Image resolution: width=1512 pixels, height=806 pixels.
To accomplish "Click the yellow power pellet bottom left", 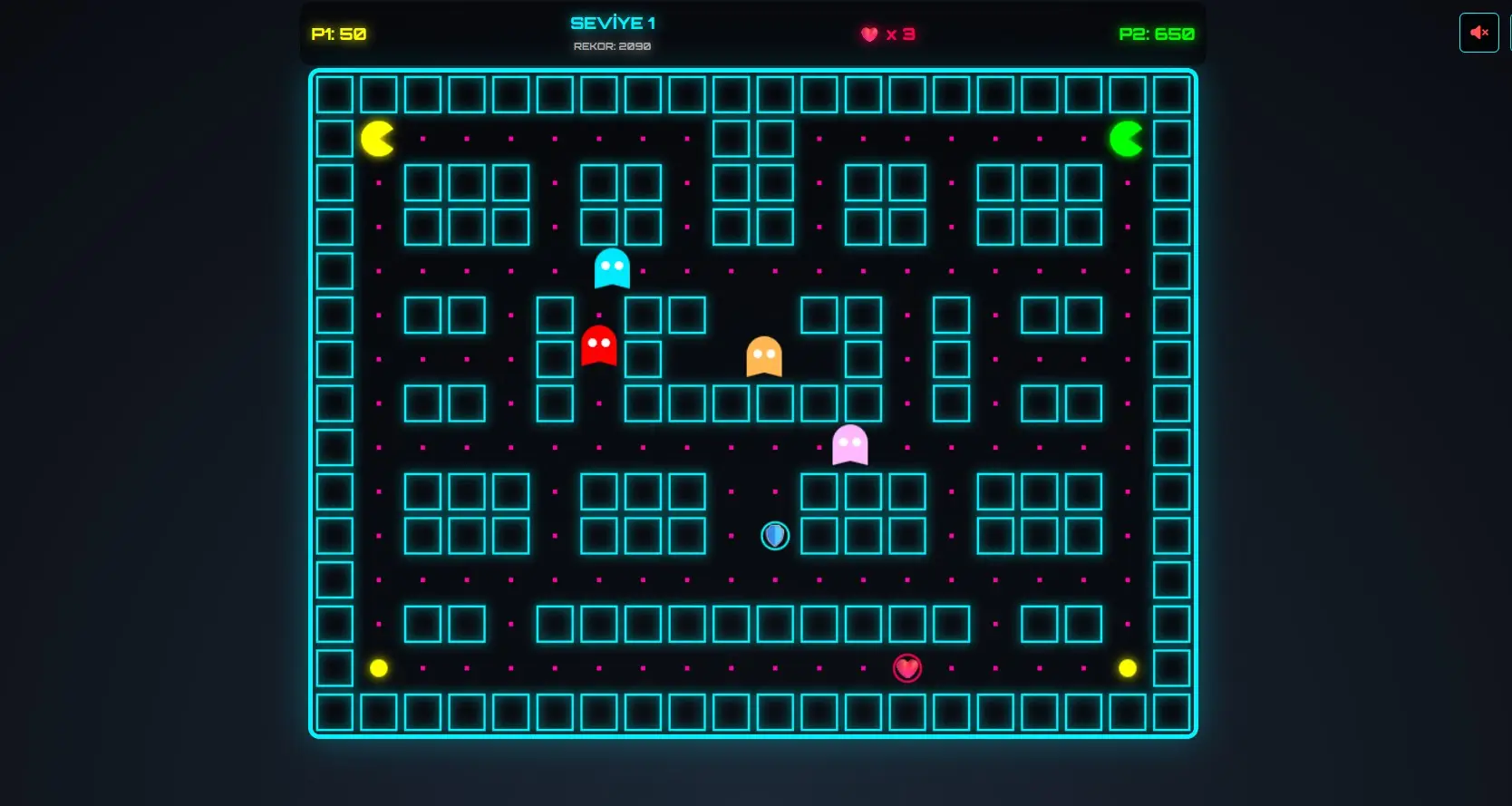I will tap(379, 668).
